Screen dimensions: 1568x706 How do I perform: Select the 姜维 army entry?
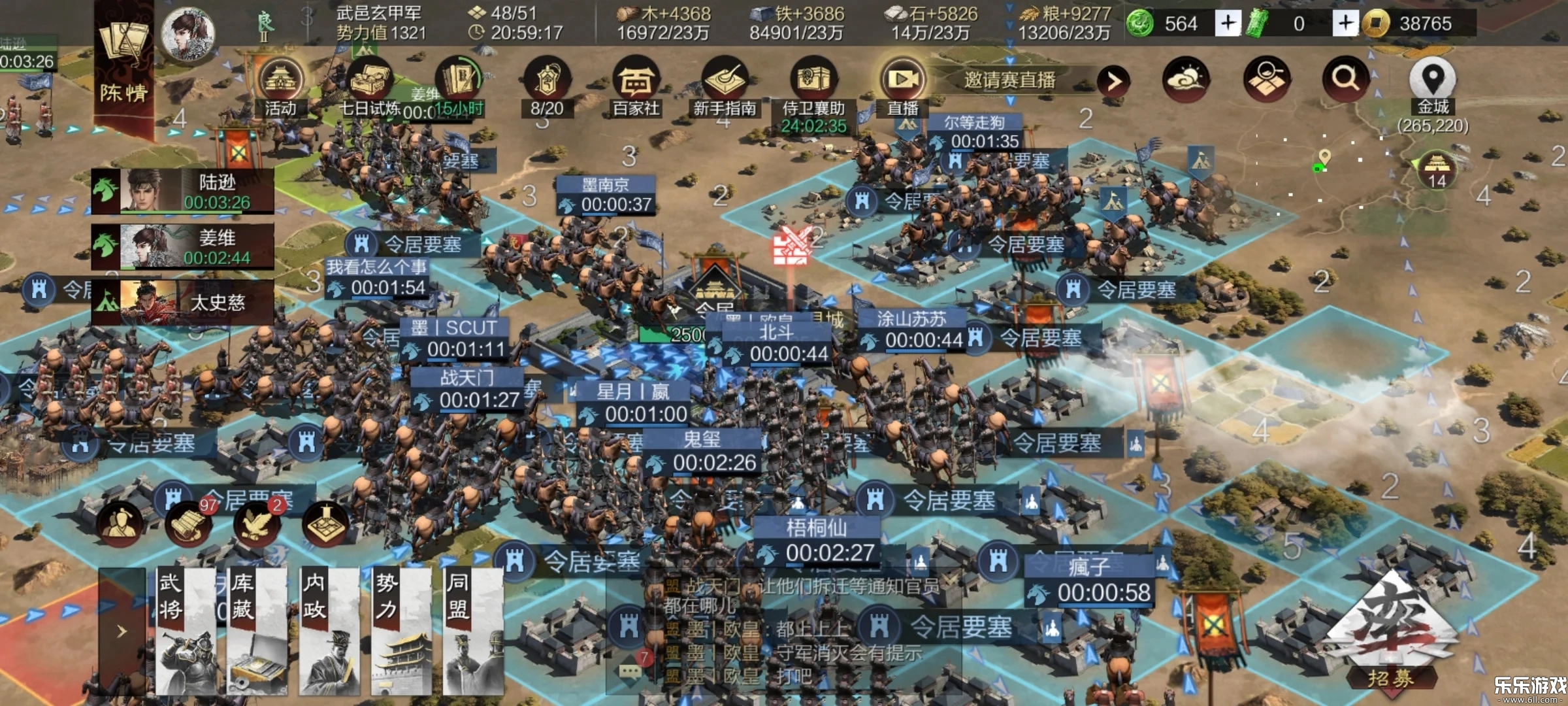pyautogui.click(x=183, y=246)
